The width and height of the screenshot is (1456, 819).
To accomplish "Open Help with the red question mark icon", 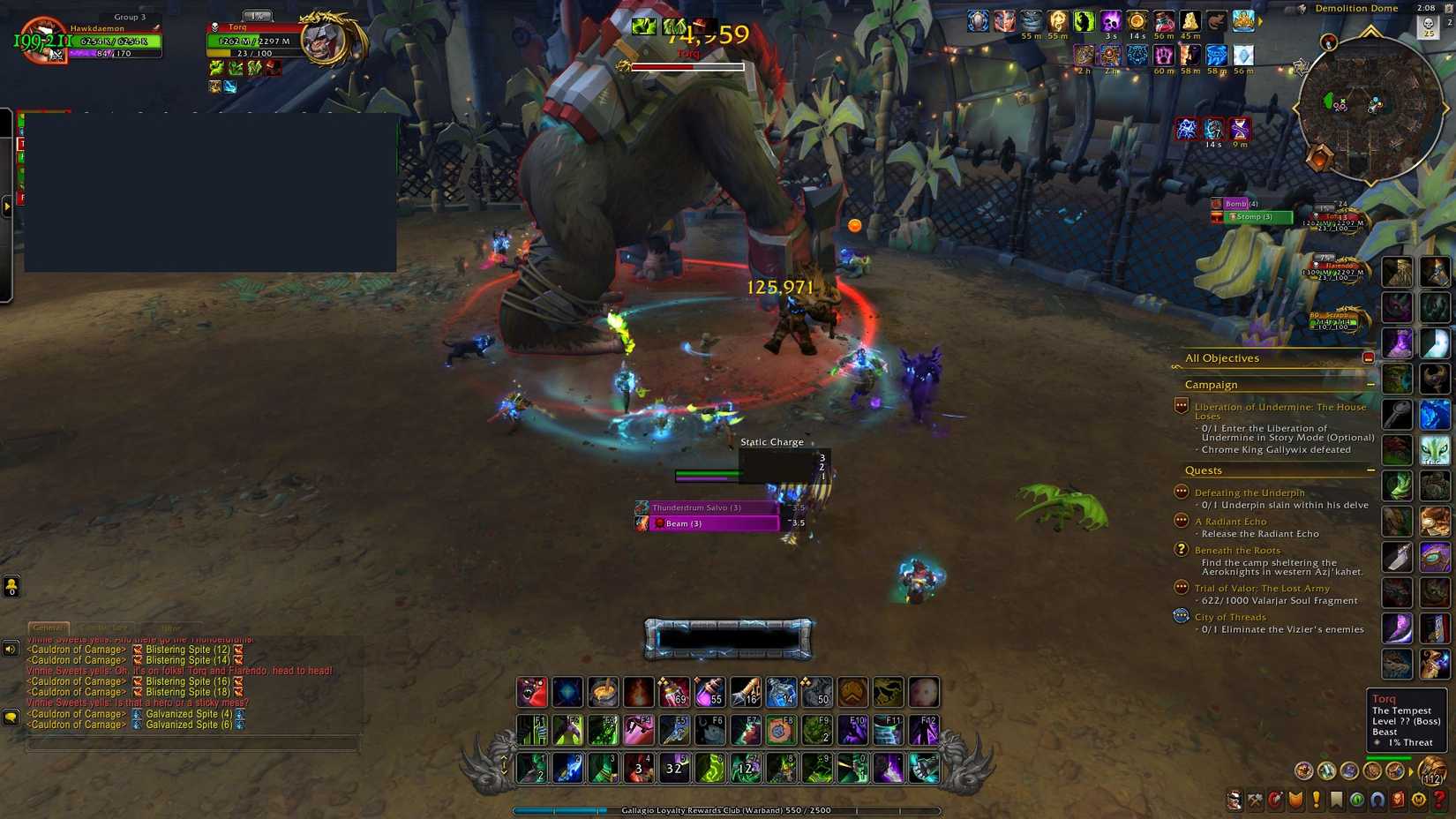I will pyautogui.click(x=1441, y=800).
